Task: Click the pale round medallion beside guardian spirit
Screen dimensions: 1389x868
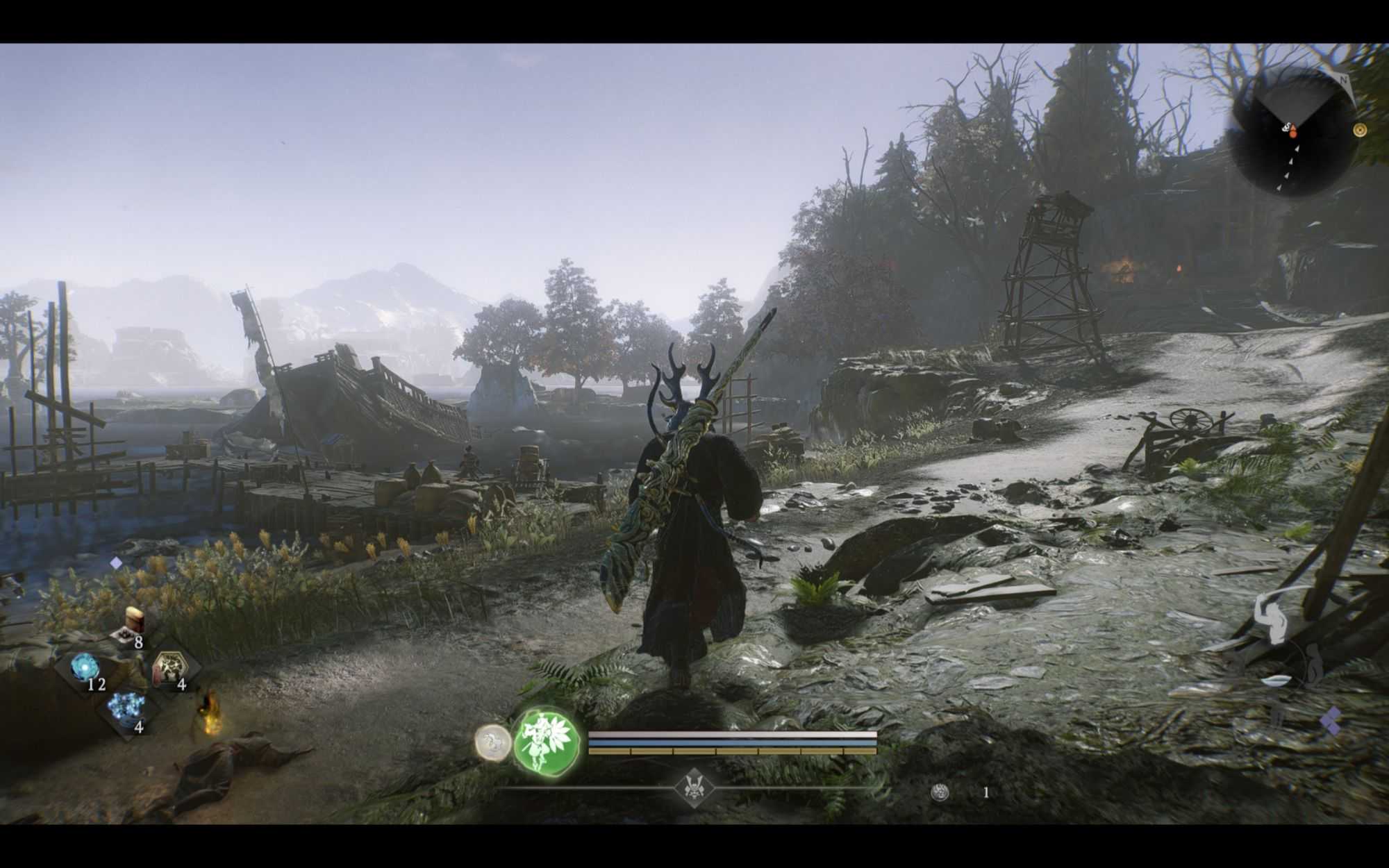Action: point(492,742)
